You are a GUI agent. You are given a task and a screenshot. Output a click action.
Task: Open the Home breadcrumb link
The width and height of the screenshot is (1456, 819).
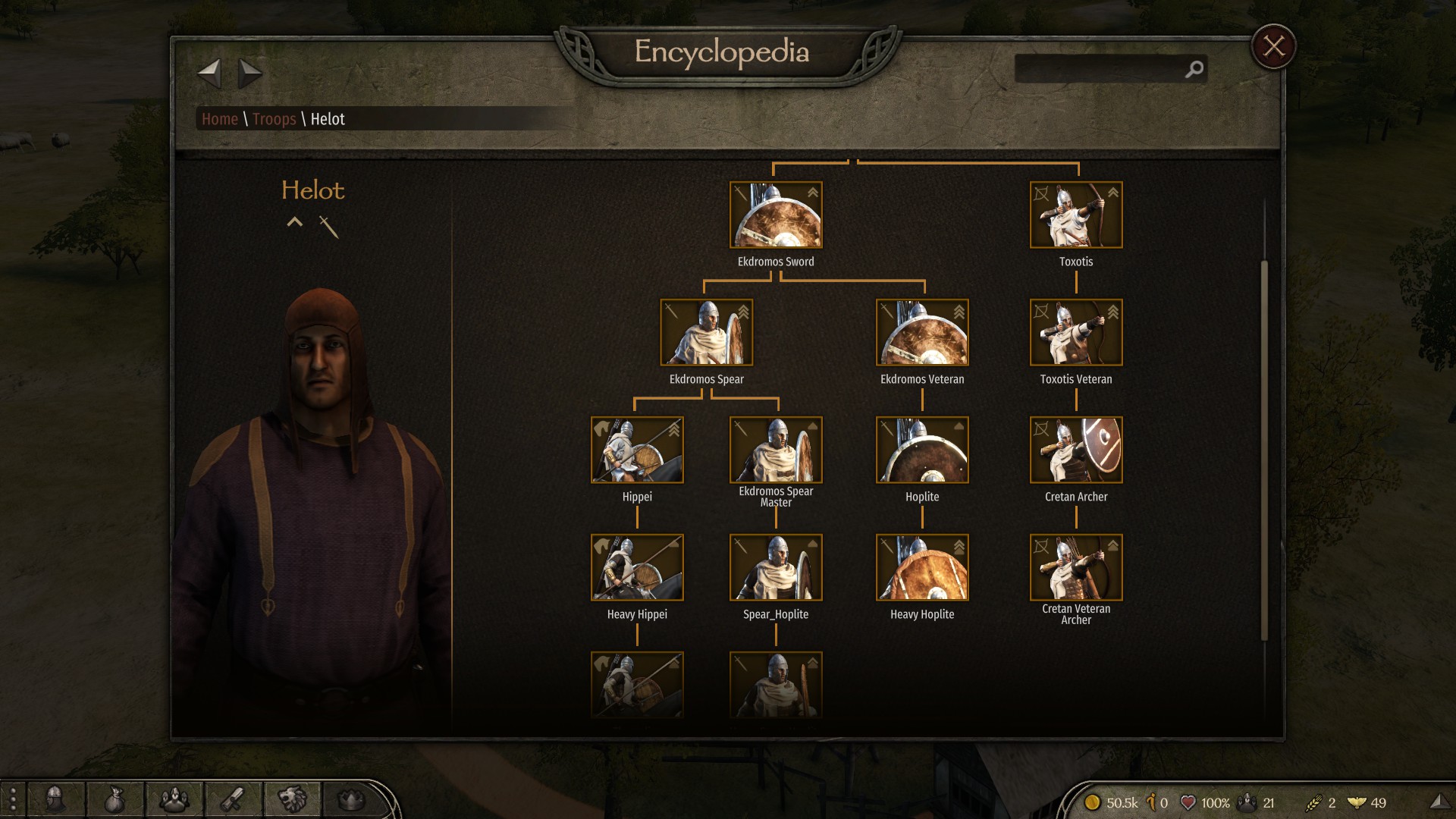(x=220, y=119)
